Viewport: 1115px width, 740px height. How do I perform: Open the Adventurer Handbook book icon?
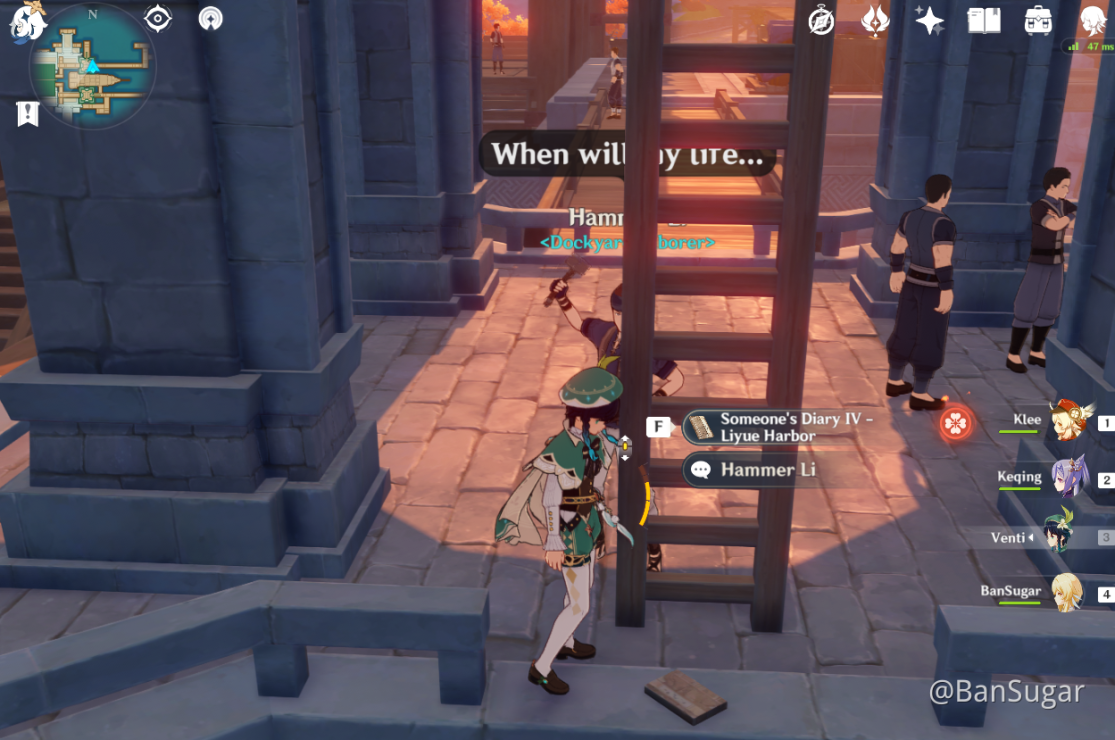pyautogui.click(x=984, y=20)
